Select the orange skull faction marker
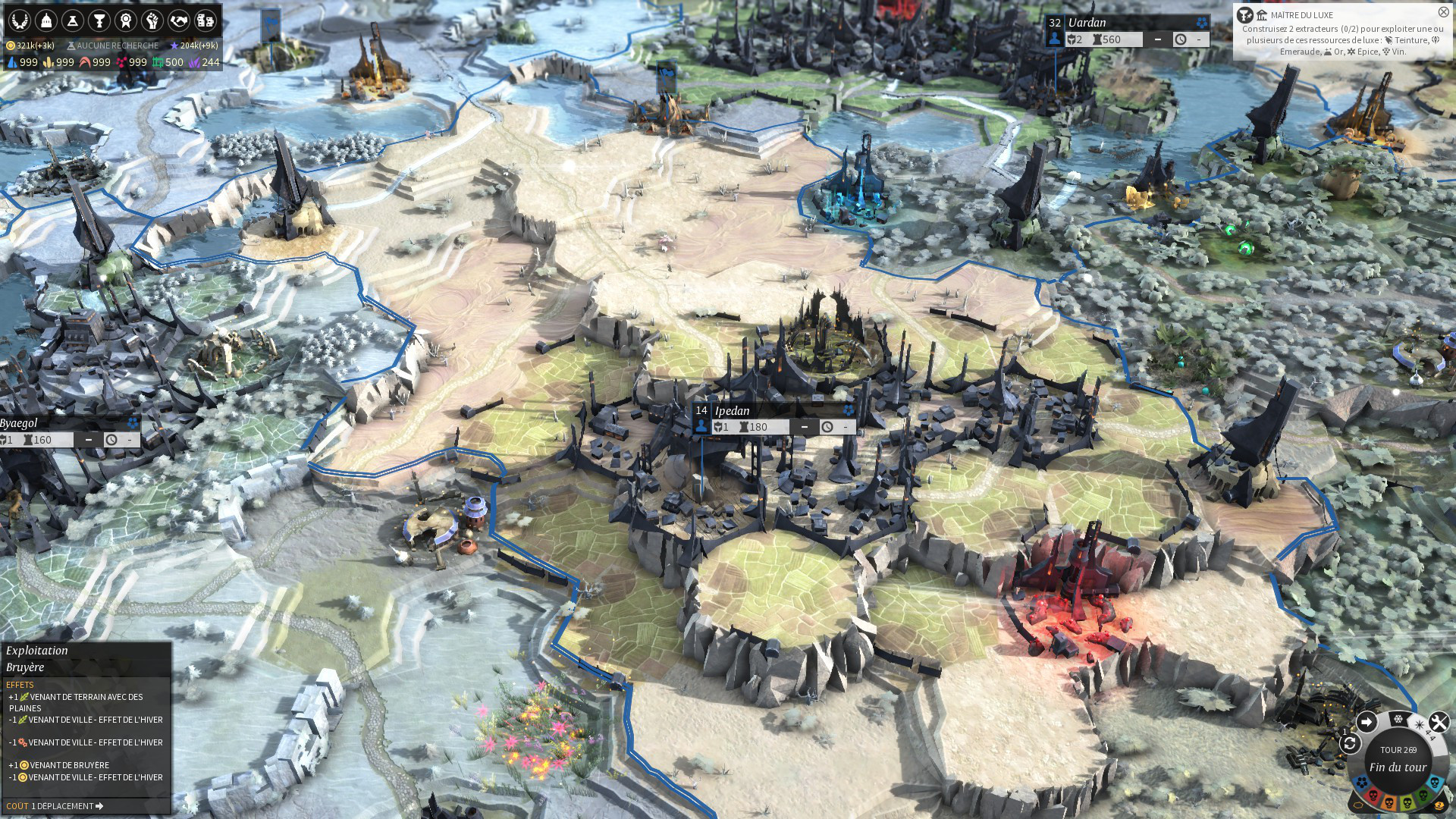 pos(1390,802)
